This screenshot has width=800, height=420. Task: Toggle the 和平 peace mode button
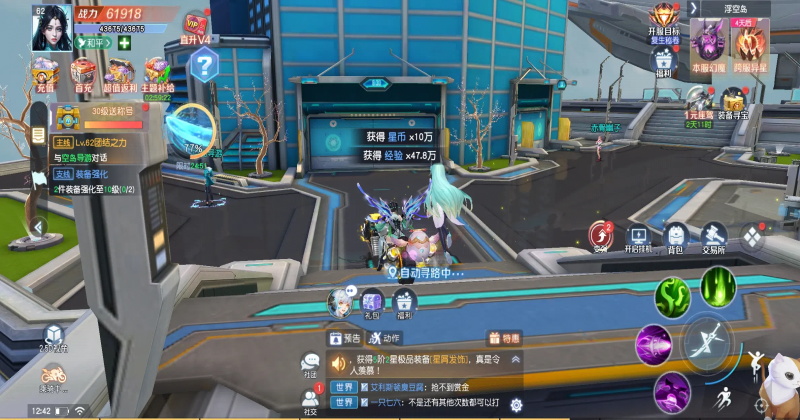pyautogui.click(x=94, y=43)
